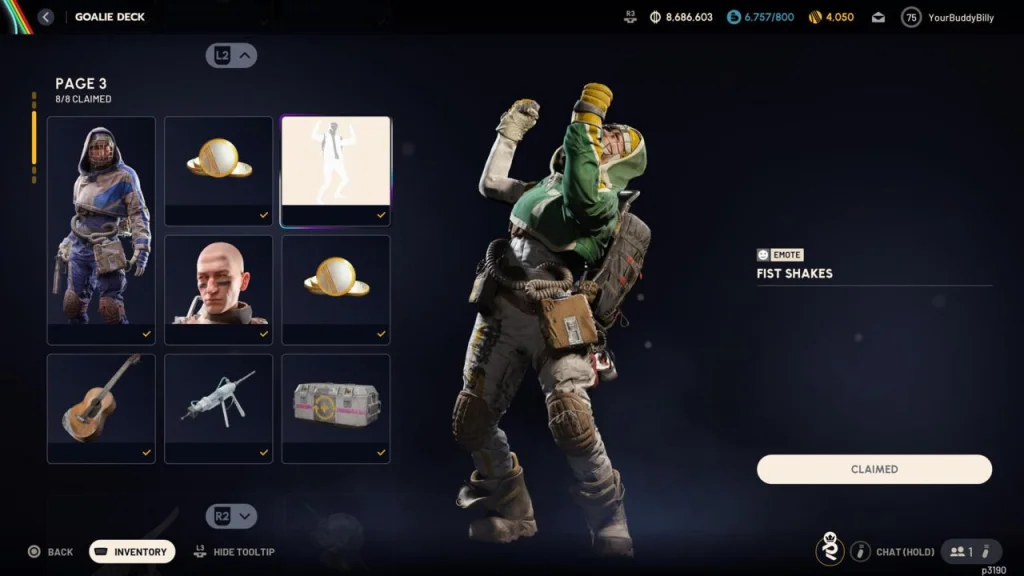Open the party members button
This screenshot has height=576, width=1024.
(962, 552)
